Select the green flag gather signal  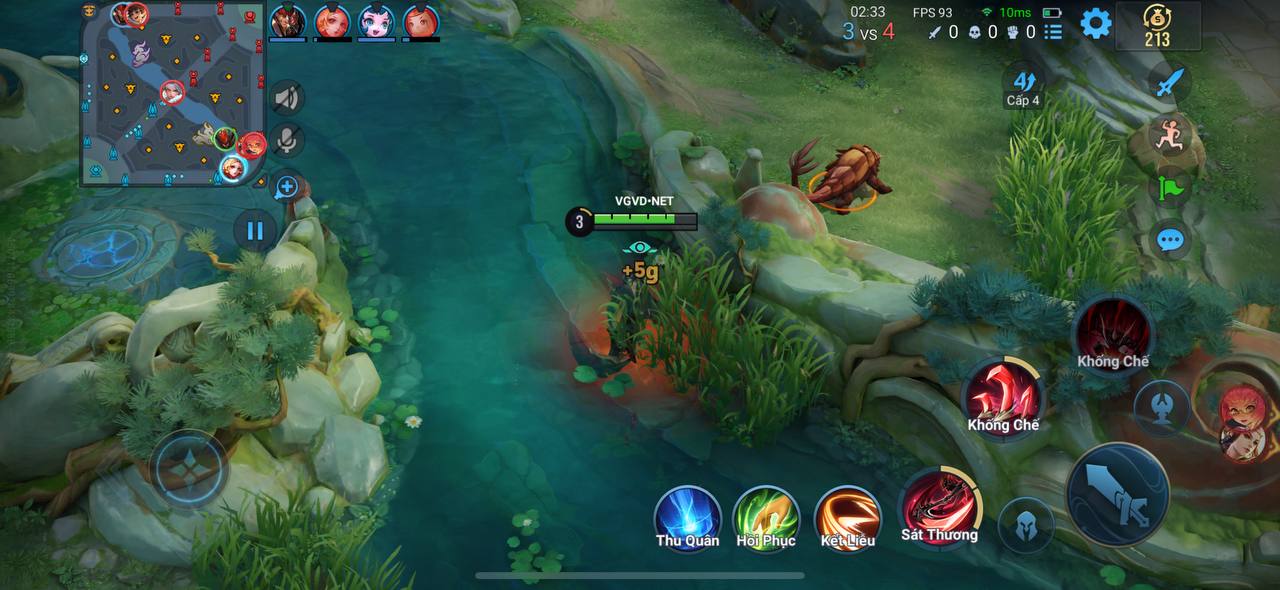pos(1168,188)
